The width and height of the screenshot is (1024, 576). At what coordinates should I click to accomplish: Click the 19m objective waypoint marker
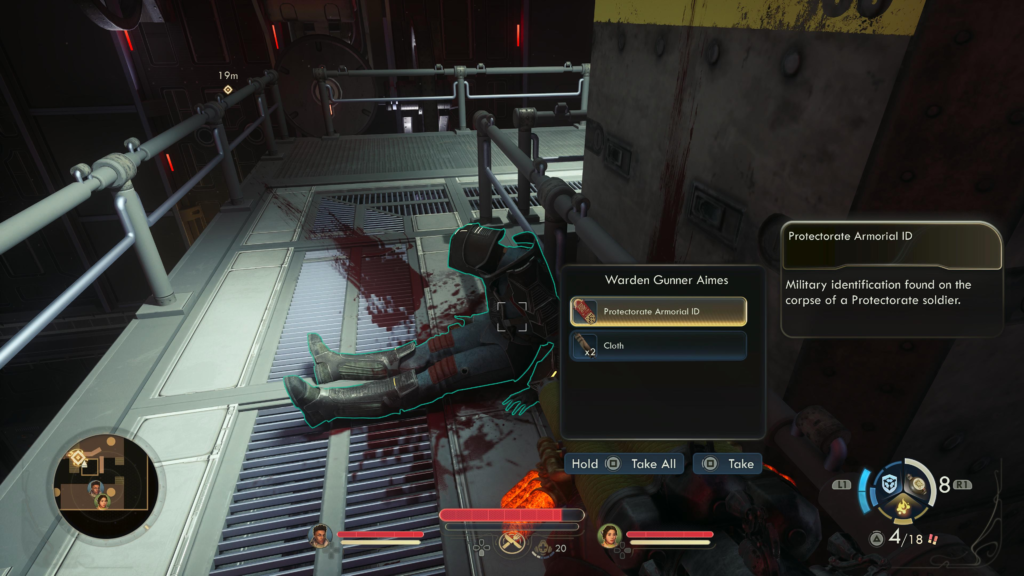click(228, 90)
